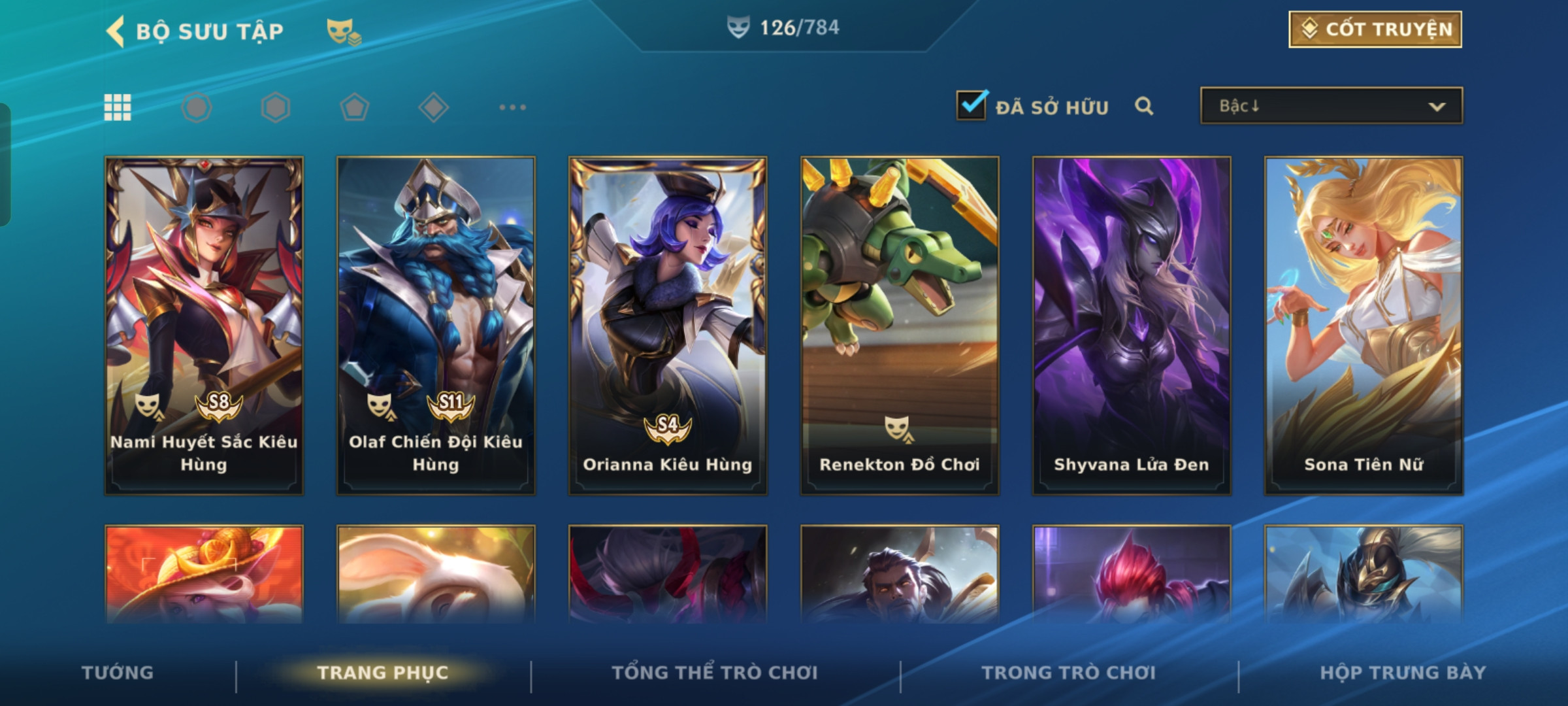
Task: Switch to the Tướng tab
Action: coord(118,673)
